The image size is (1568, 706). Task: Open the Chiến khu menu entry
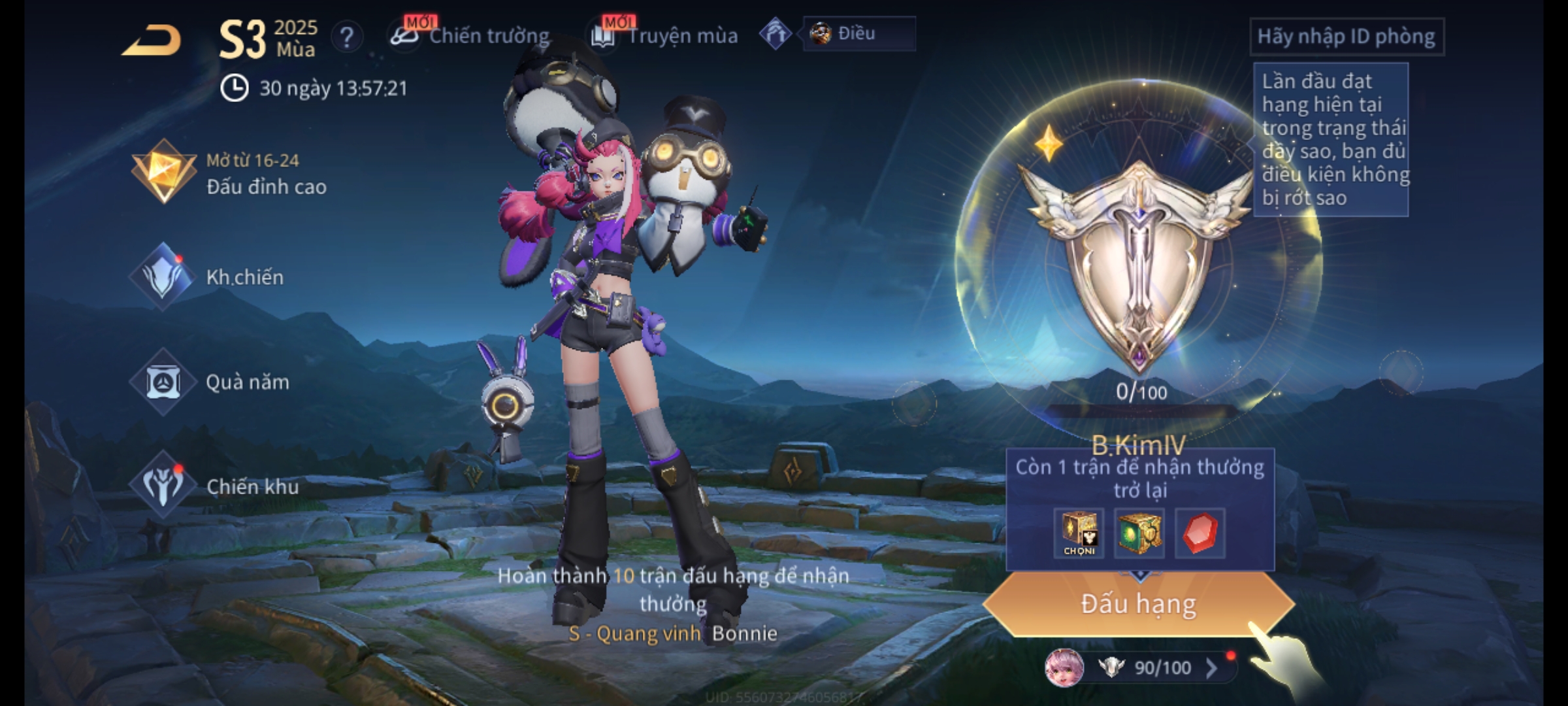(x=216, y=486)
